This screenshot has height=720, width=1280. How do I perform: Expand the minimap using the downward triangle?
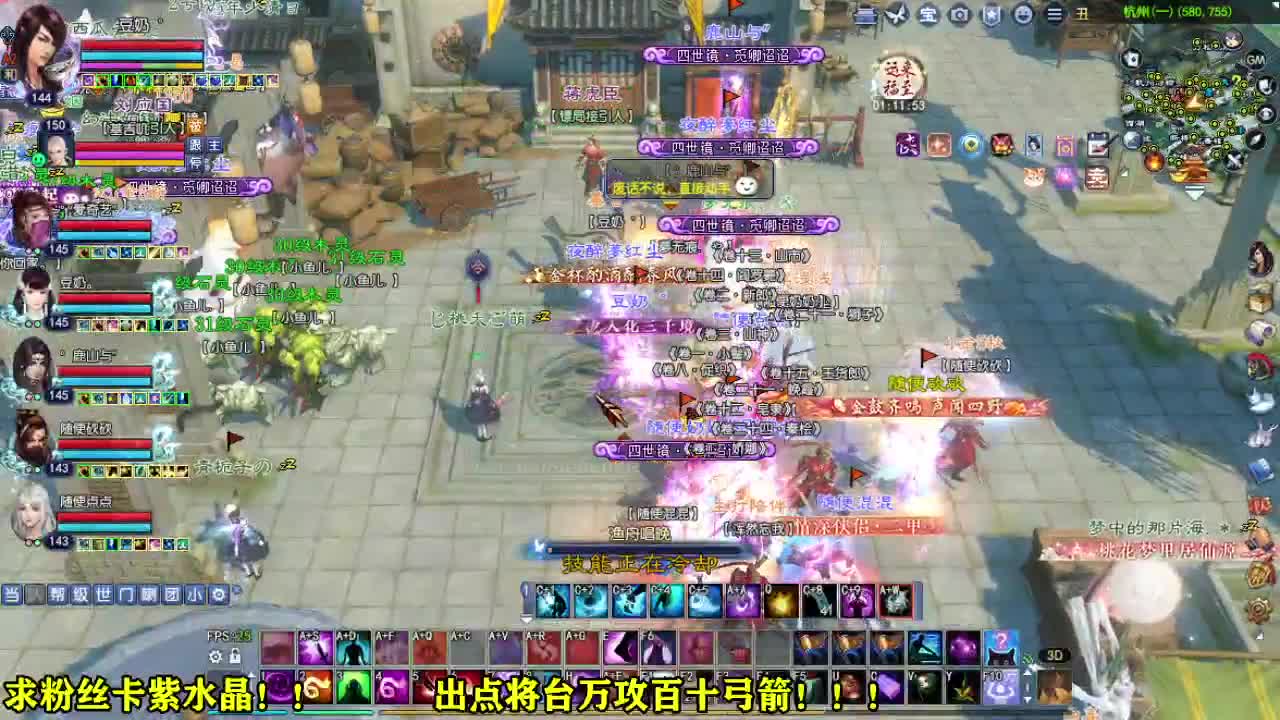point(1194,190)
